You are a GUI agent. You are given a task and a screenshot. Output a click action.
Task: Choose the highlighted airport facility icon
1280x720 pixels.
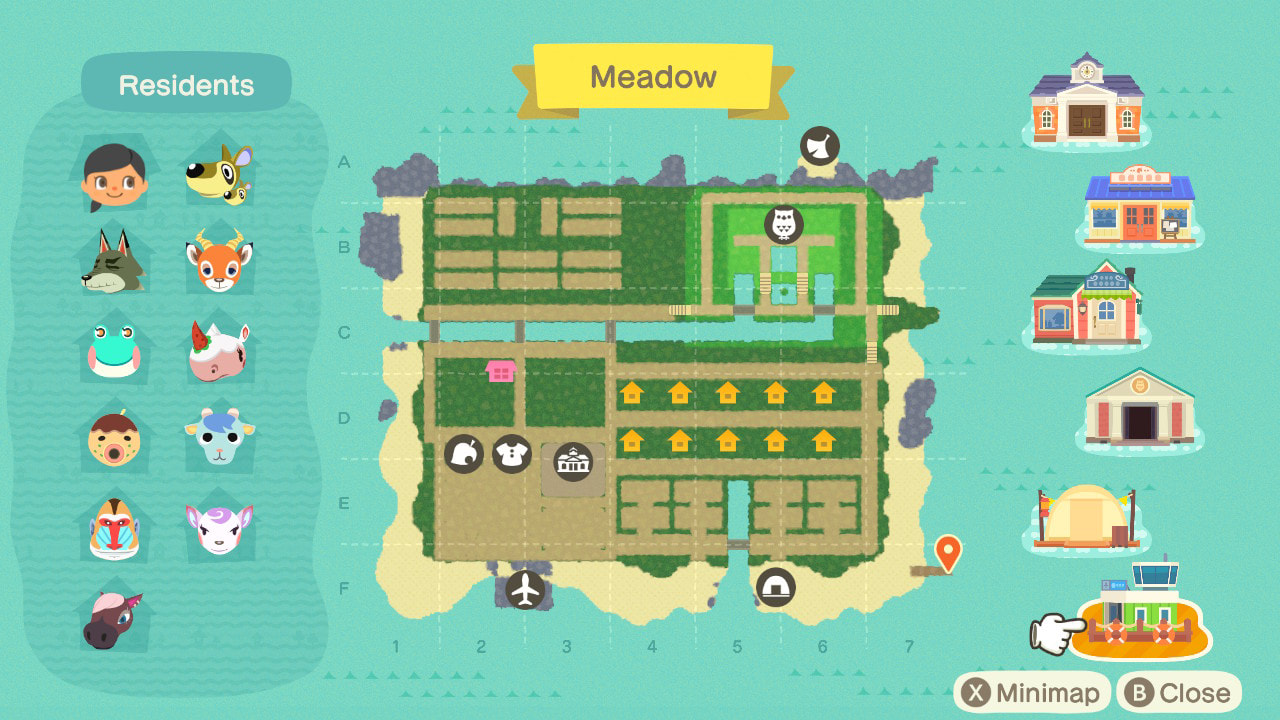pos(1142,613)
